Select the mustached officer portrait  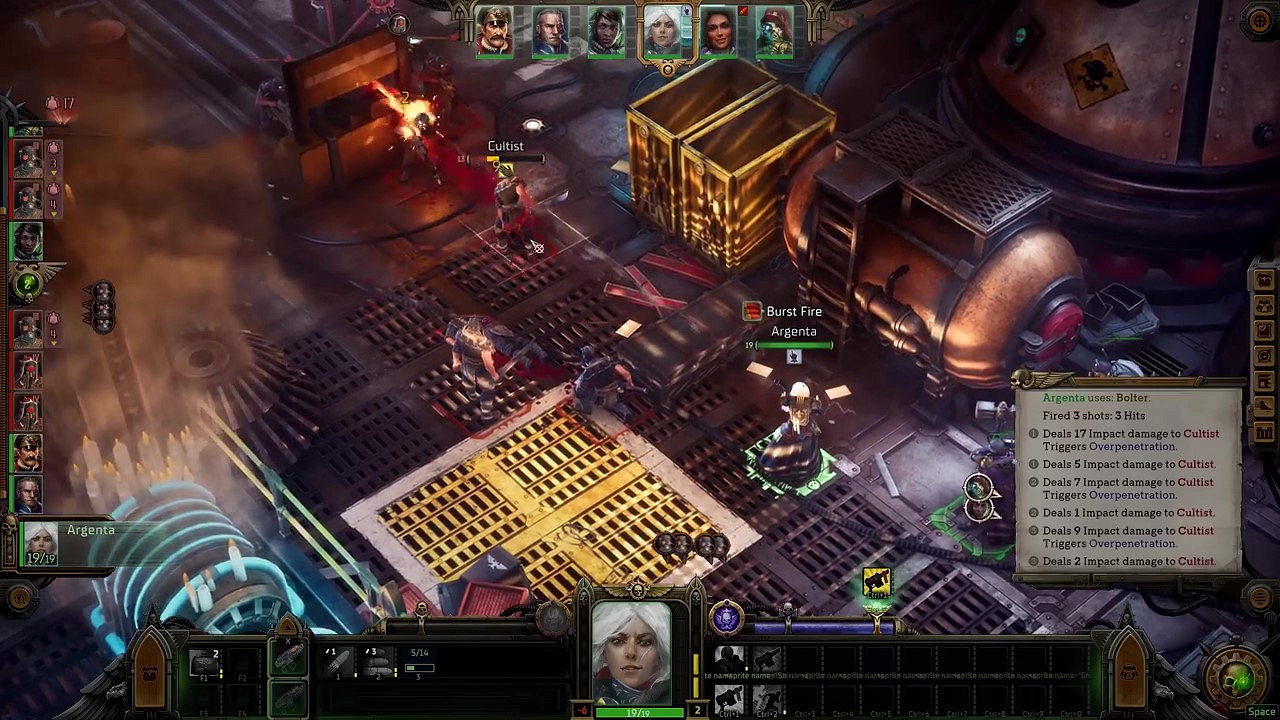point(495,33)
